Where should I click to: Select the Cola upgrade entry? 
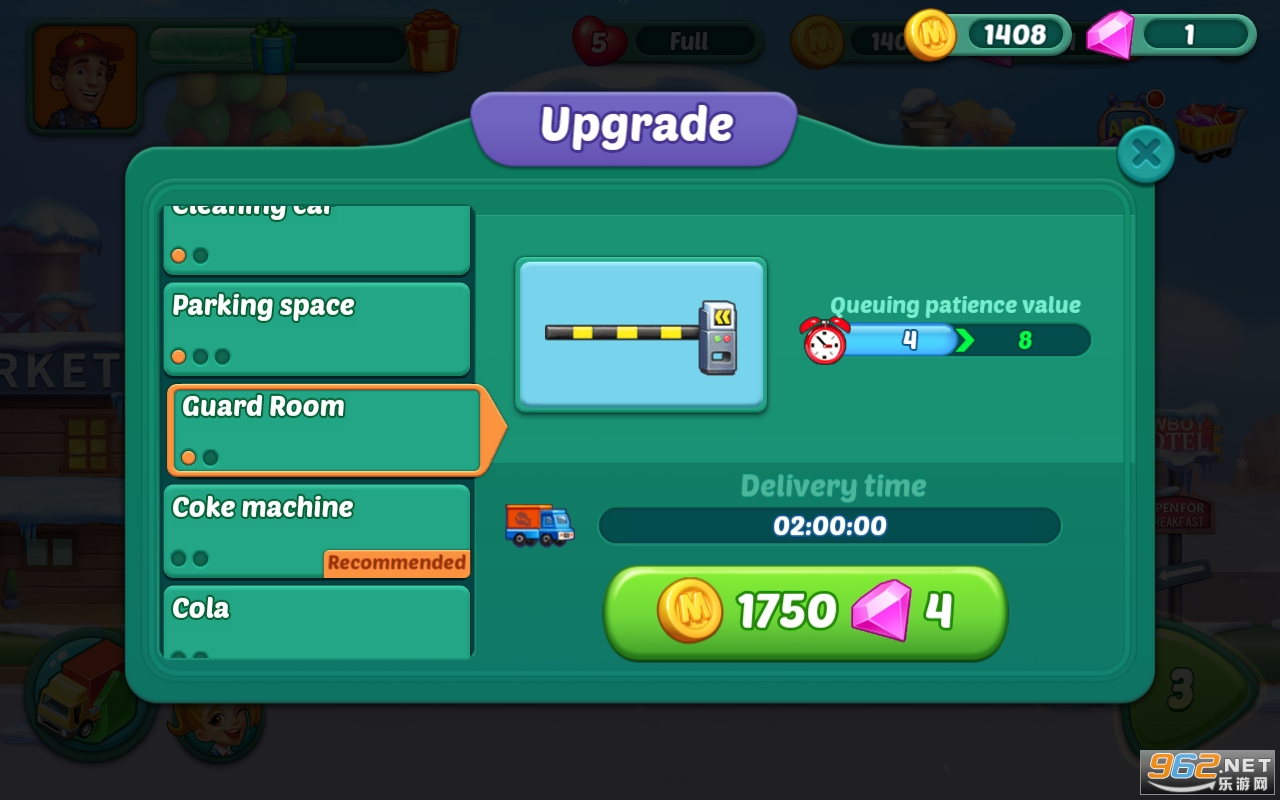pyautogui.click(x=316, y=622)
